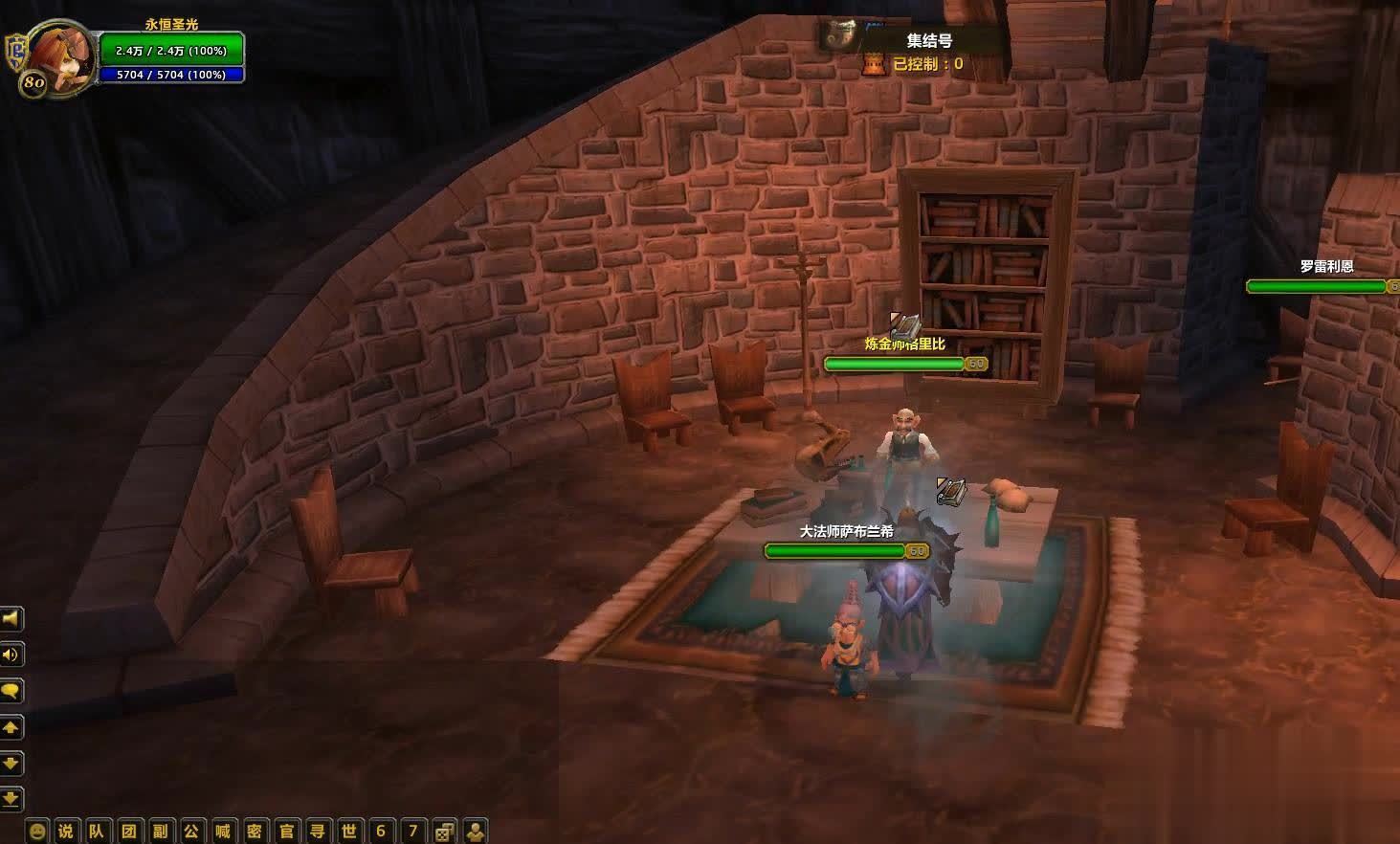Open the 密 (Whisper) chat button

255,831
